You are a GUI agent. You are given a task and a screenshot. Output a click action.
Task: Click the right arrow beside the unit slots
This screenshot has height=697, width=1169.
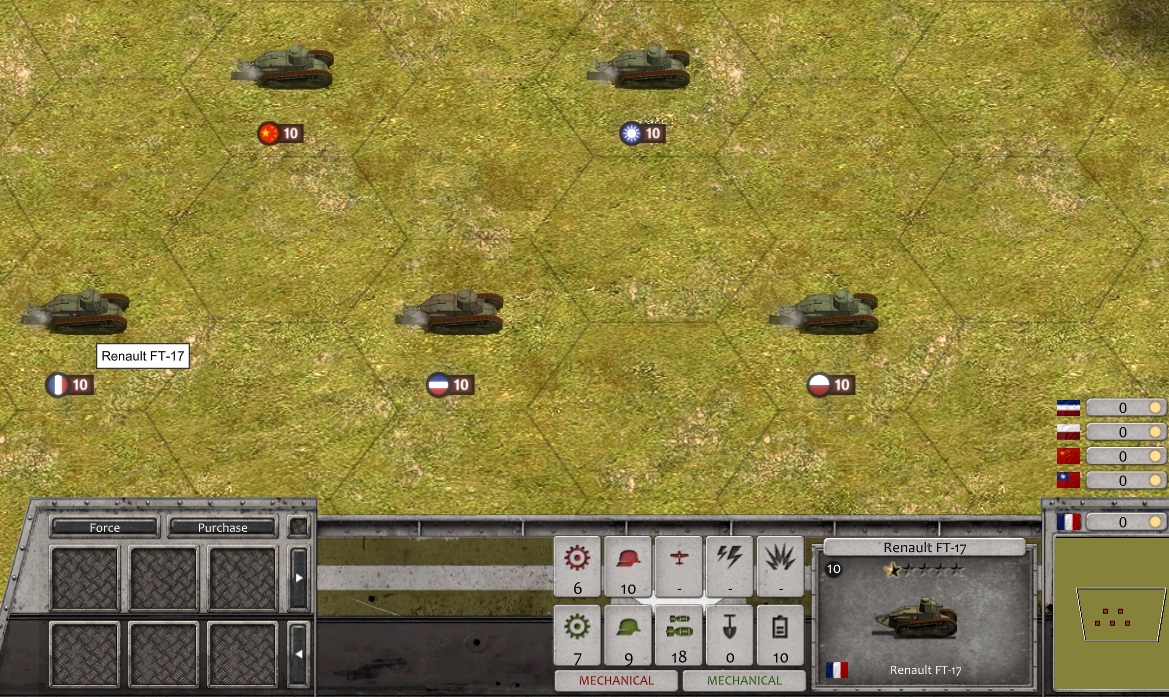point(298,578)
